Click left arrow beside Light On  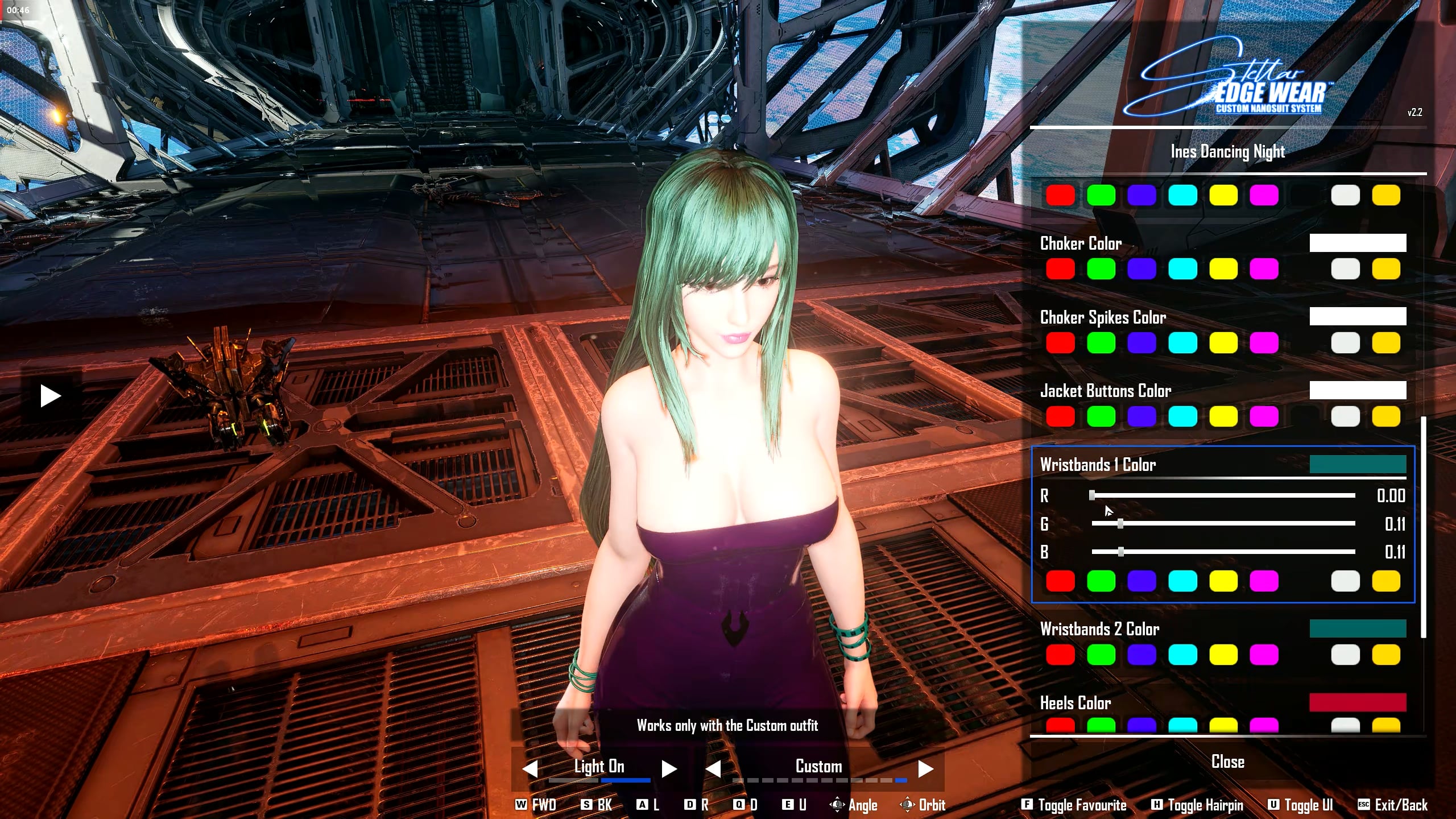pyautogui.click(x=530, y=769)
